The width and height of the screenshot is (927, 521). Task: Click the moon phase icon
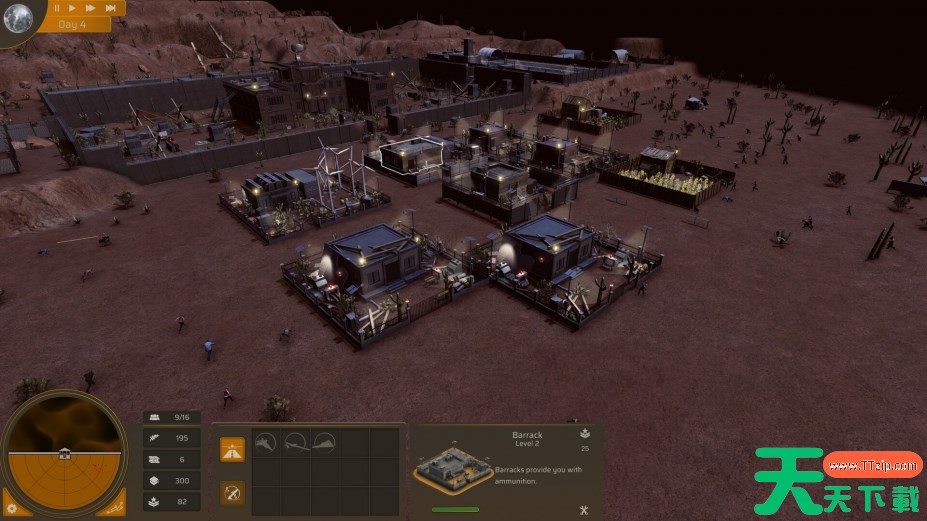pyautogui.click(x=18, y=17)
